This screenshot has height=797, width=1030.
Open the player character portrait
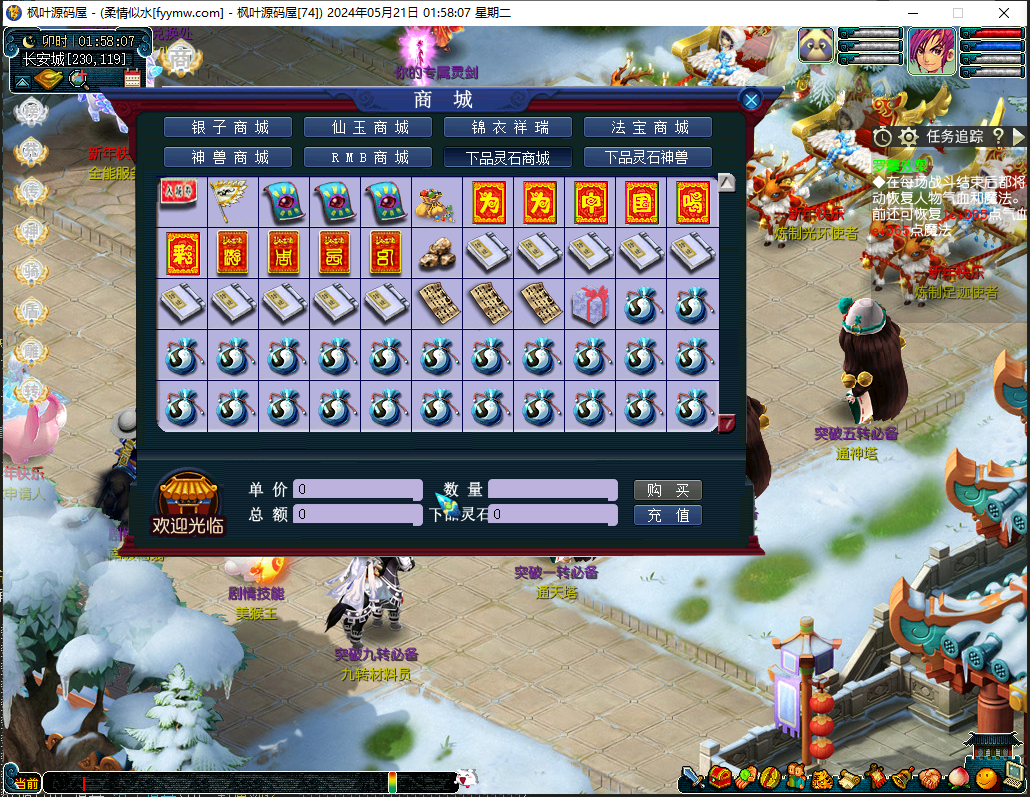pyautogui.click(x=931, y=52)
